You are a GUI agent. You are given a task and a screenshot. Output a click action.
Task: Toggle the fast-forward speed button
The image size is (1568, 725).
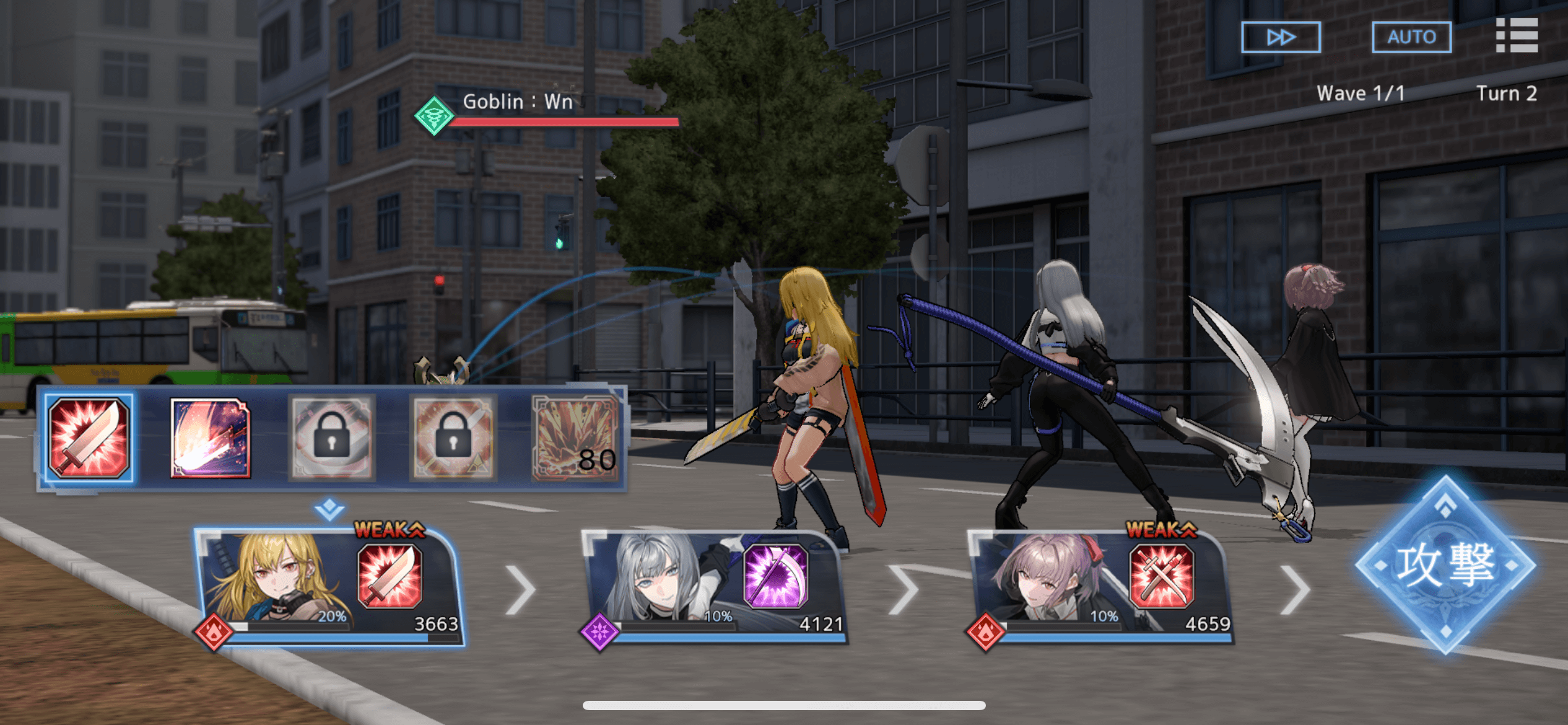tap(1281, 37)
